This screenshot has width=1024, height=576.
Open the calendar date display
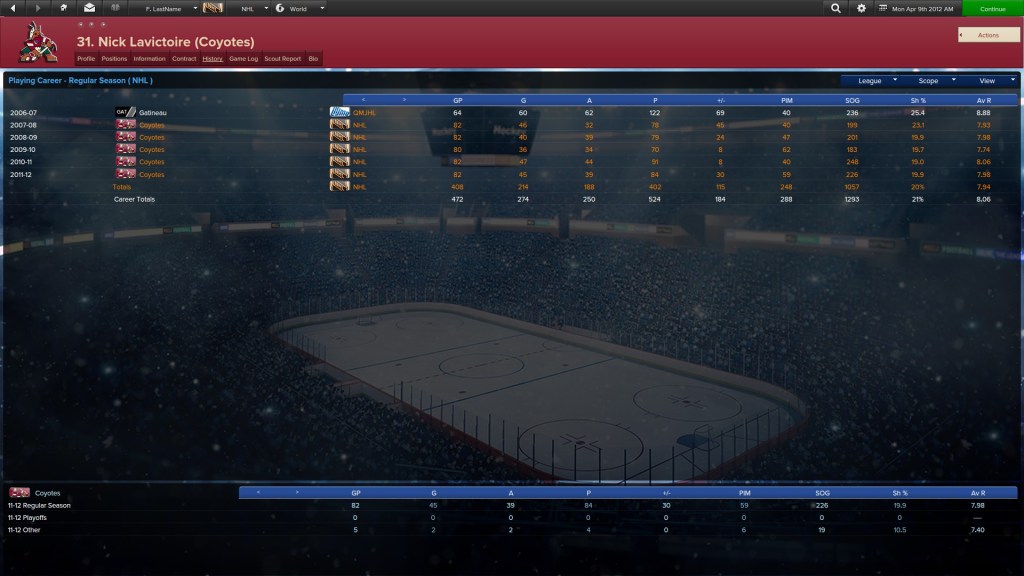pyautogui.click(x=914, y=8)
